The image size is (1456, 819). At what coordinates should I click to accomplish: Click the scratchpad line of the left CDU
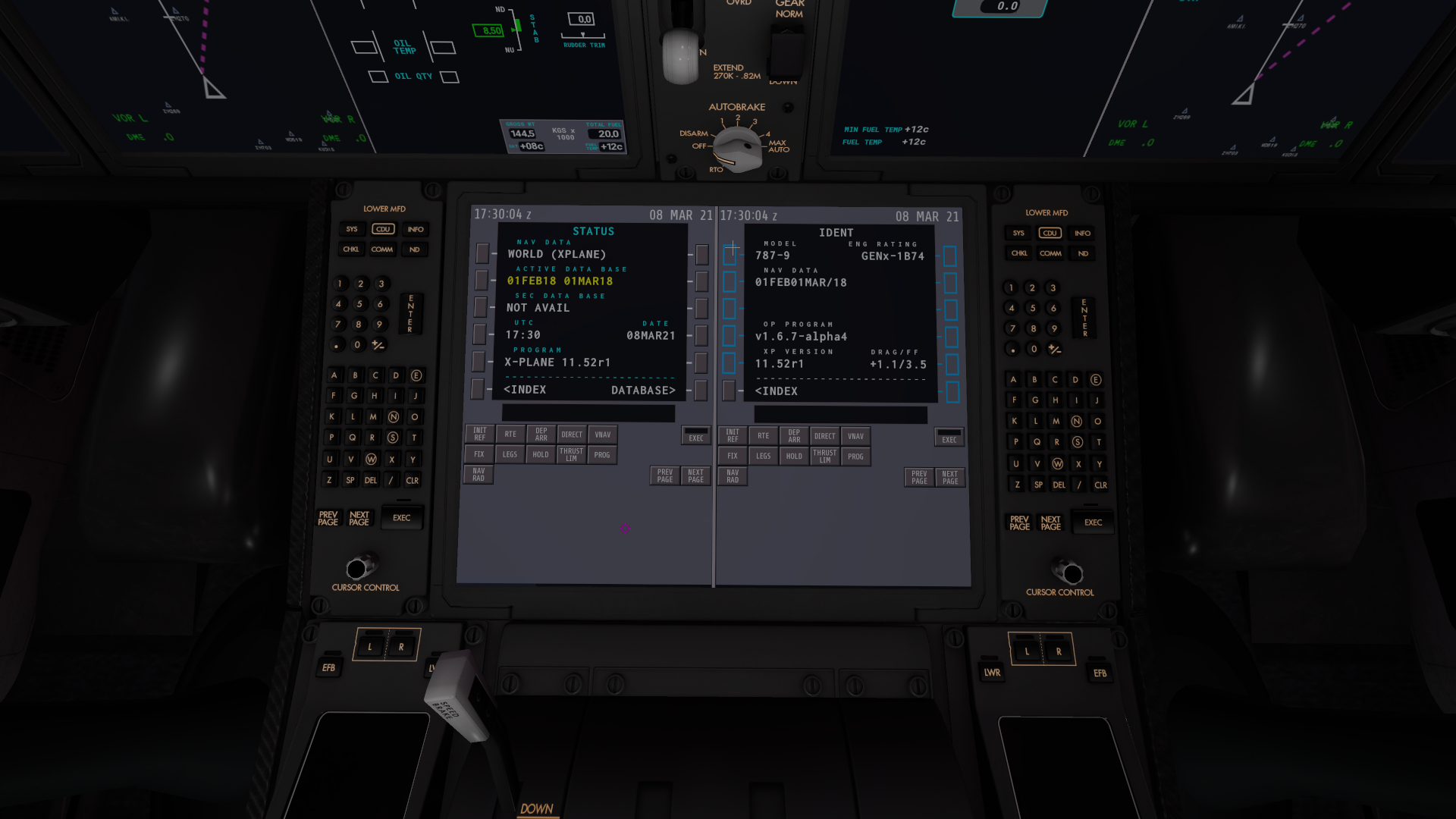588,413
